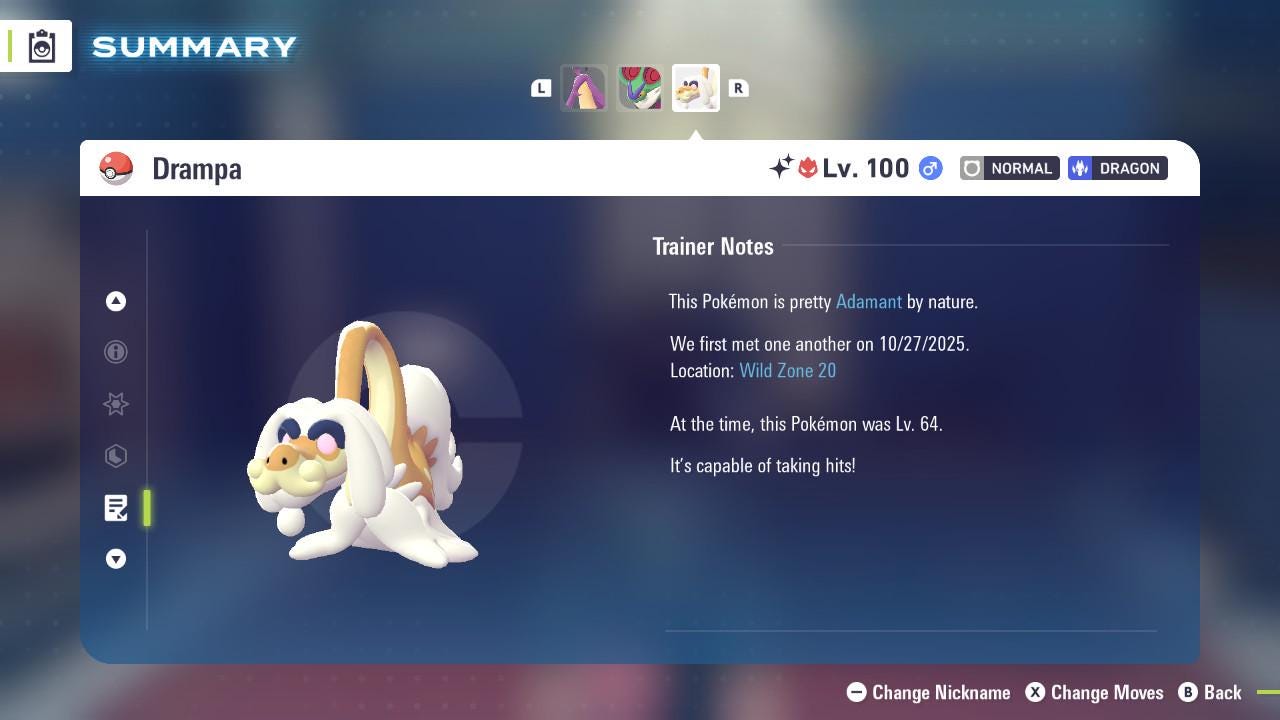The image size is (1280, 720).
Task: Open Wild Zone 20 location link
Action: coord(788,370)
